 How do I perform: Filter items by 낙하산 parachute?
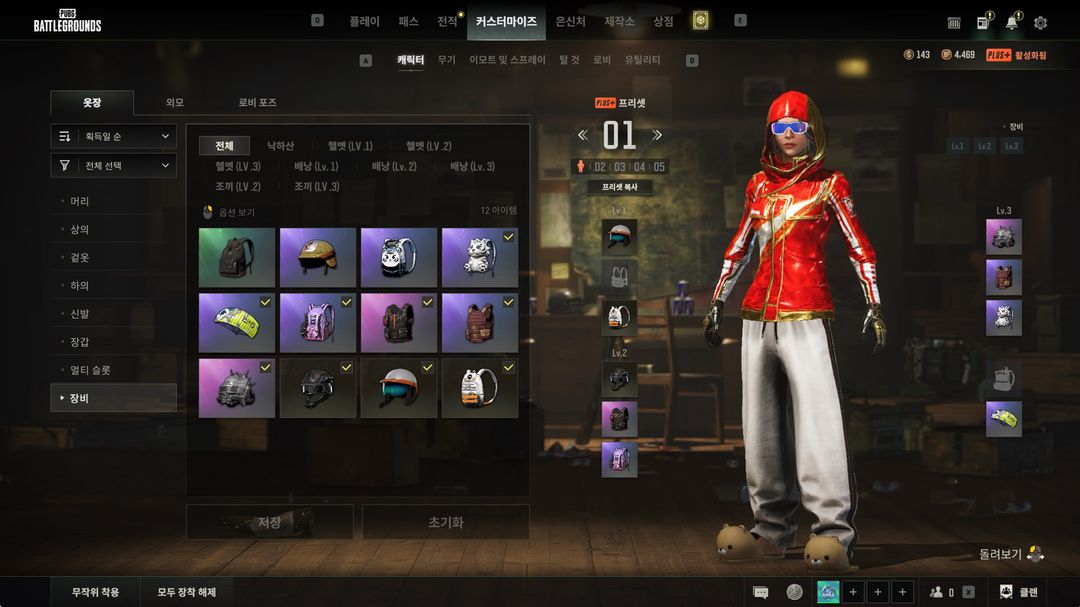click(x=280, y=146)
